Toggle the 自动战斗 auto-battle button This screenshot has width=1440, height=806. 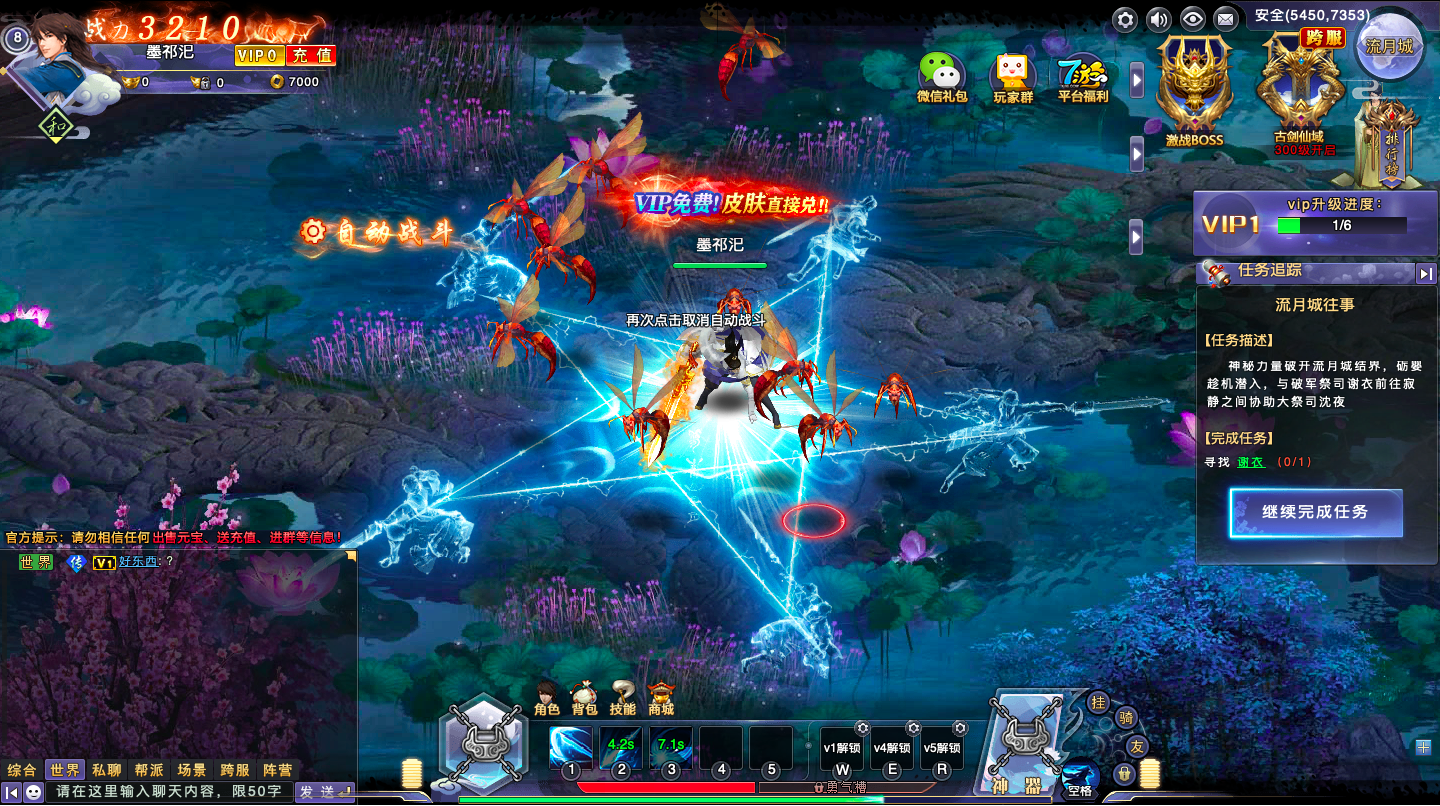point(378,233)
